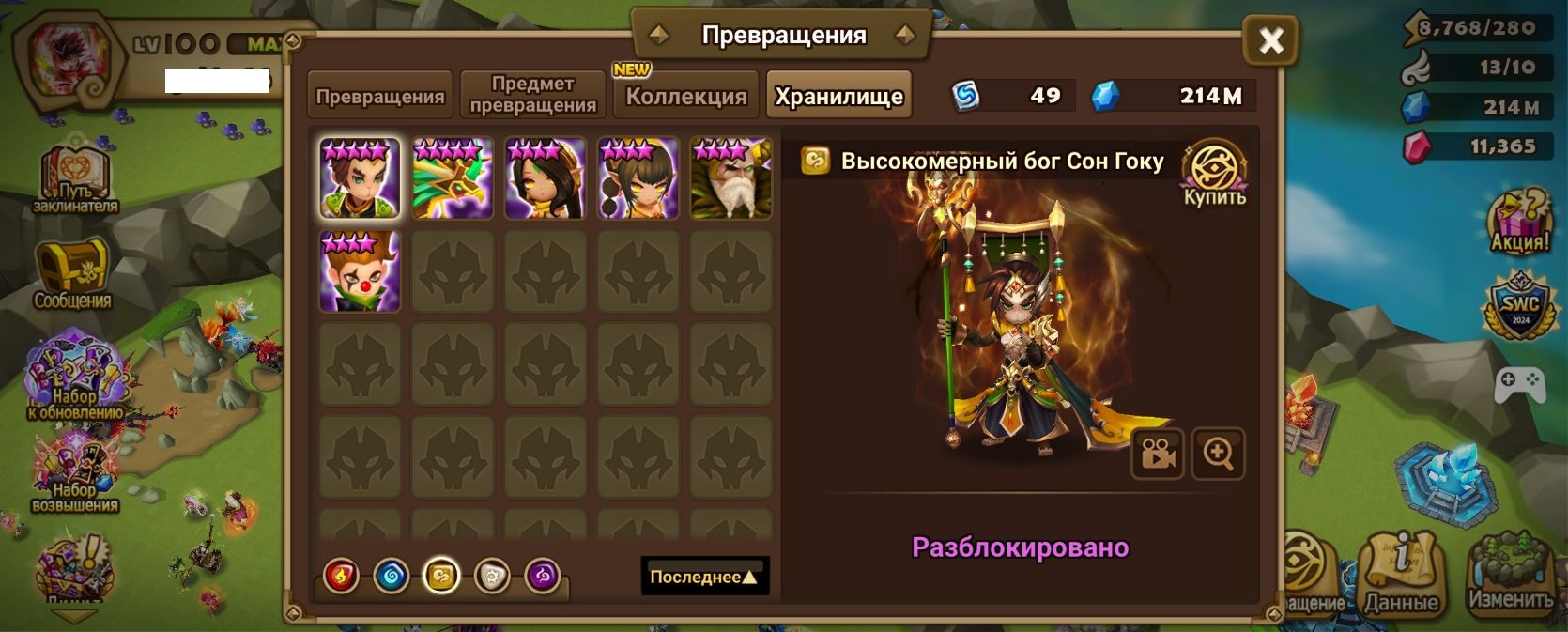
Task: Open the Предмет превращения tab
Action: coord(532,96)
